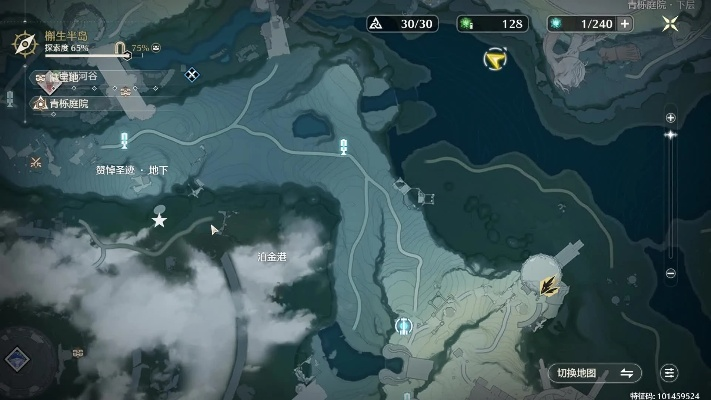Select the yellow quest tracker marker

click(x=492, y=61)
